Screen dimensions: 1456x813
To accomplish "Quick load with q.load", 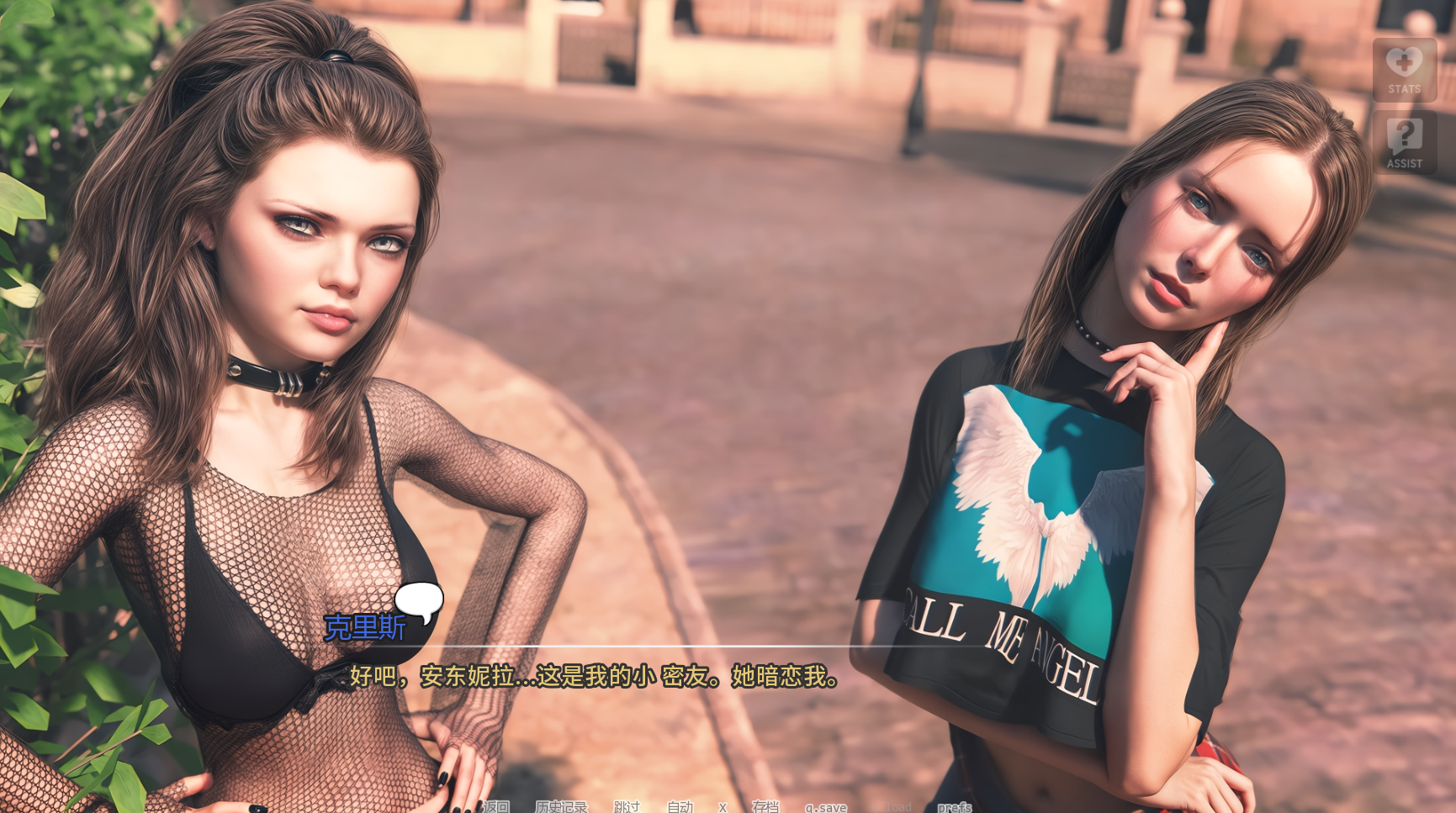I will (898, 807).
